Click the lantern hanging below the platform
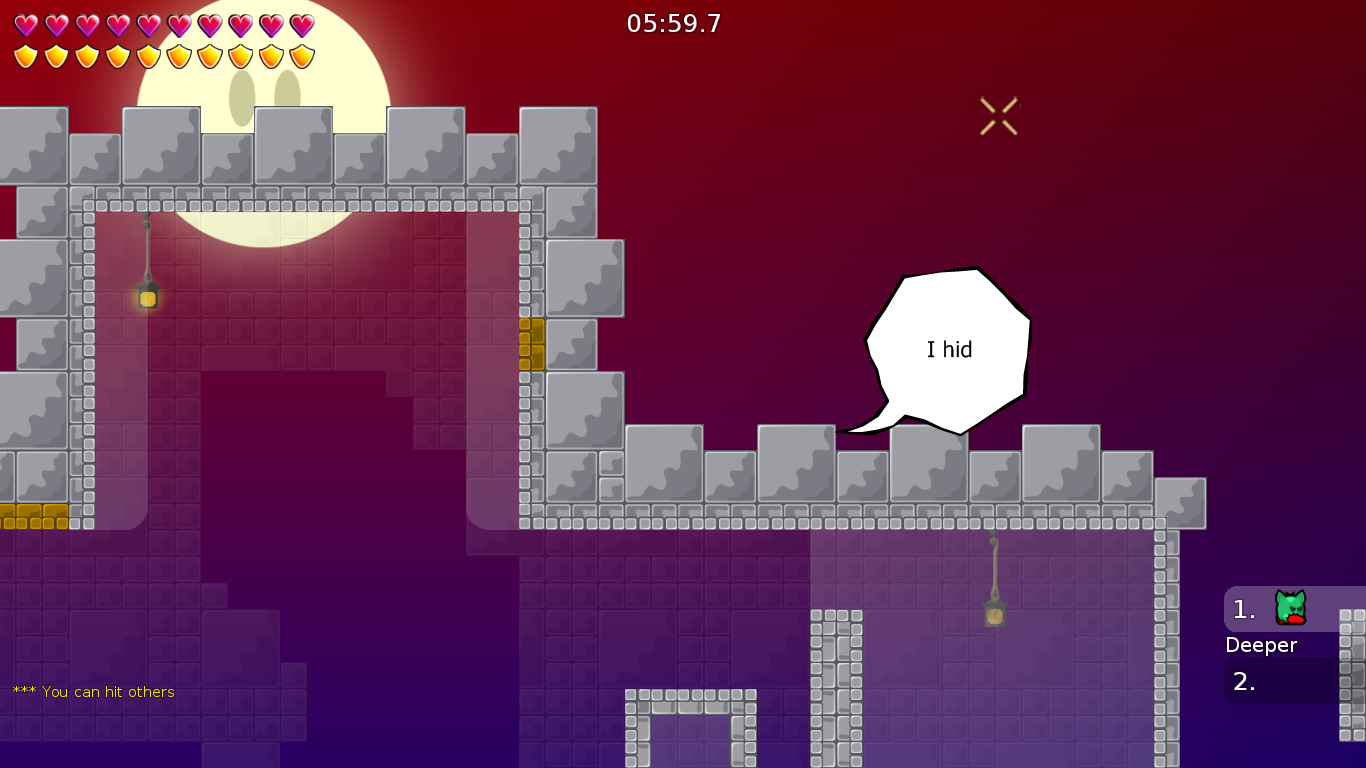This screenshot has width=1366, height=768. tap(993, 616)
